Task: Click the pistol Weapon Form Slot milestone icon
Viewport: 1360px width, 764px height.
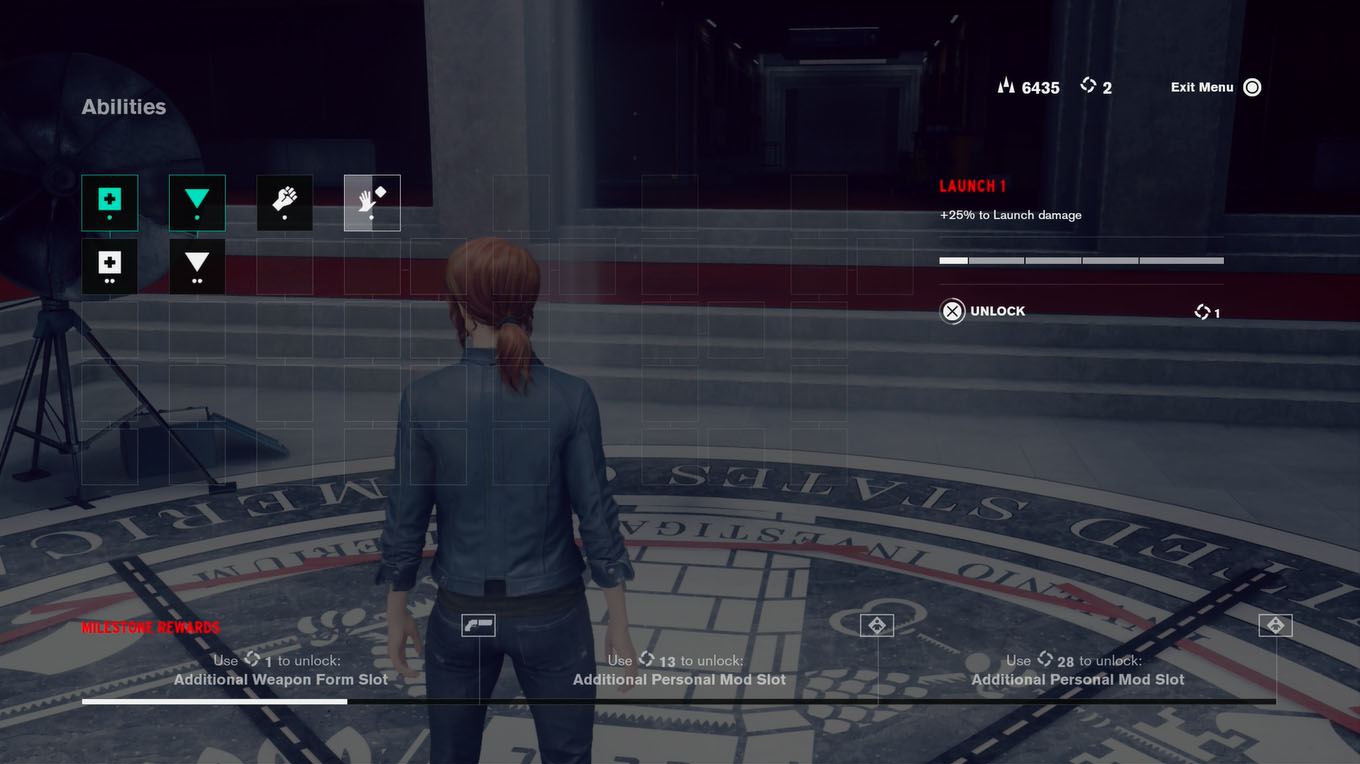Action: tap(478, 624)
